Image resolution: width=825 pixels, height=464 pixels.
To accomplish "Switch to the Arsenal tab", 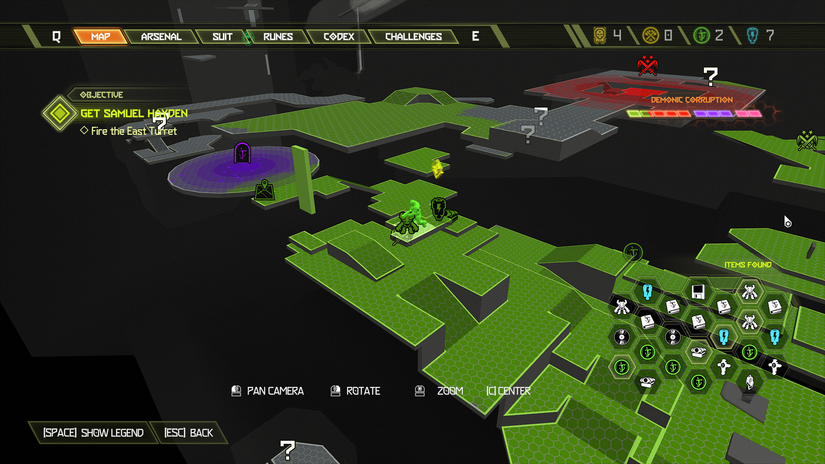I will 160,37.
